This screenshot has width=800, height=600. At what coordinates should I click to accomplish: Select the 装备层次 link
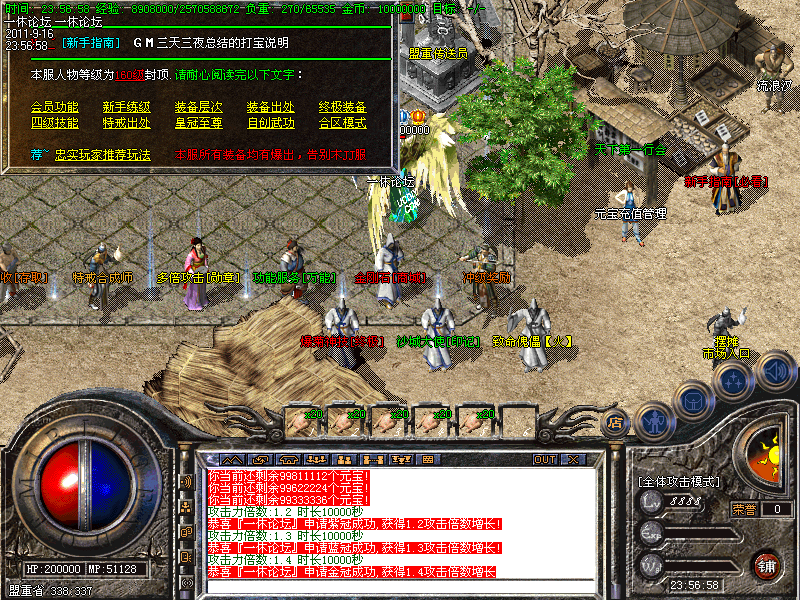pos(198,107)
